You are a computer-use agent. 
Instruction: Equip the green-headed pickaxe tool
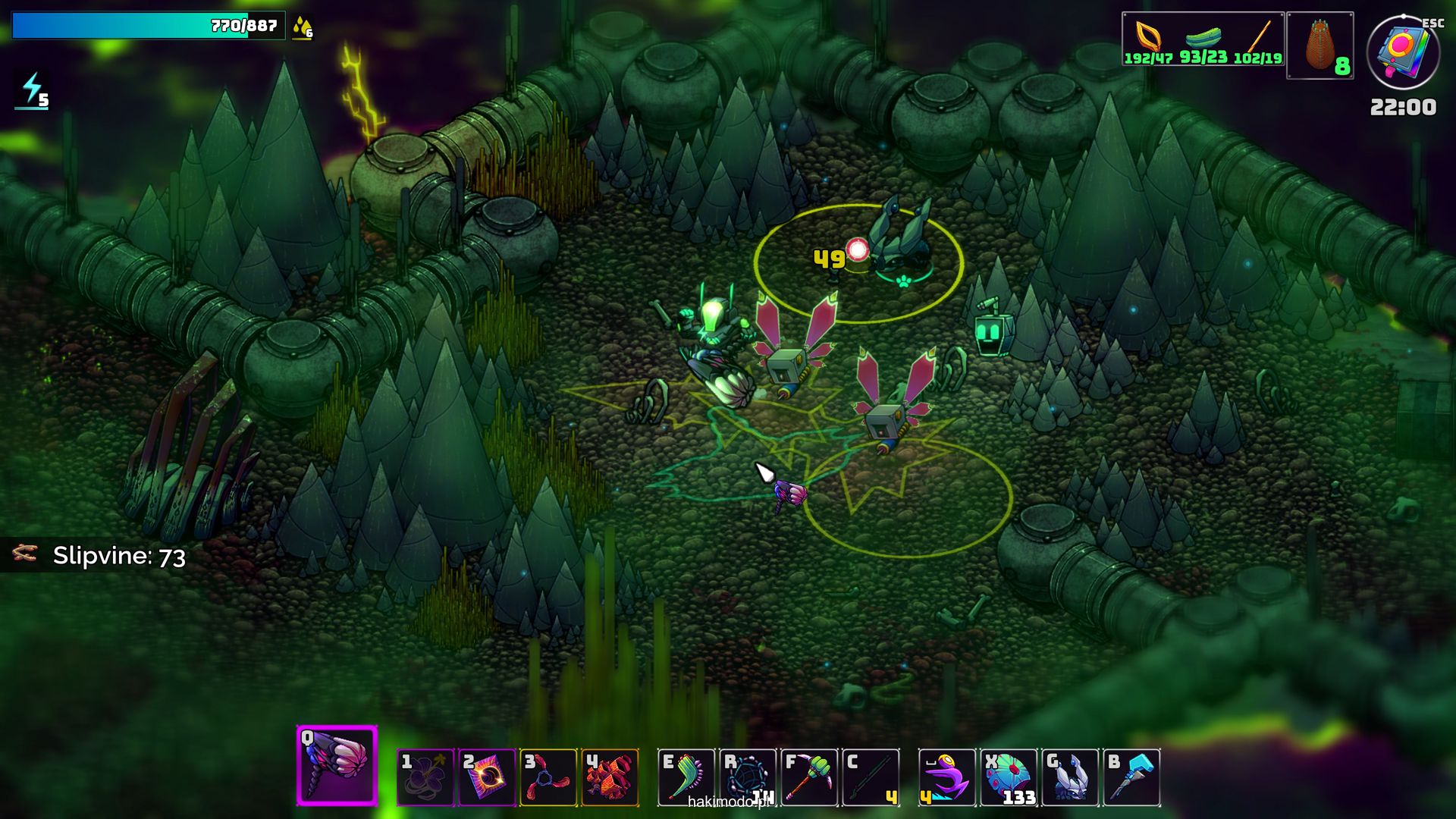click(x=809, y=777)
